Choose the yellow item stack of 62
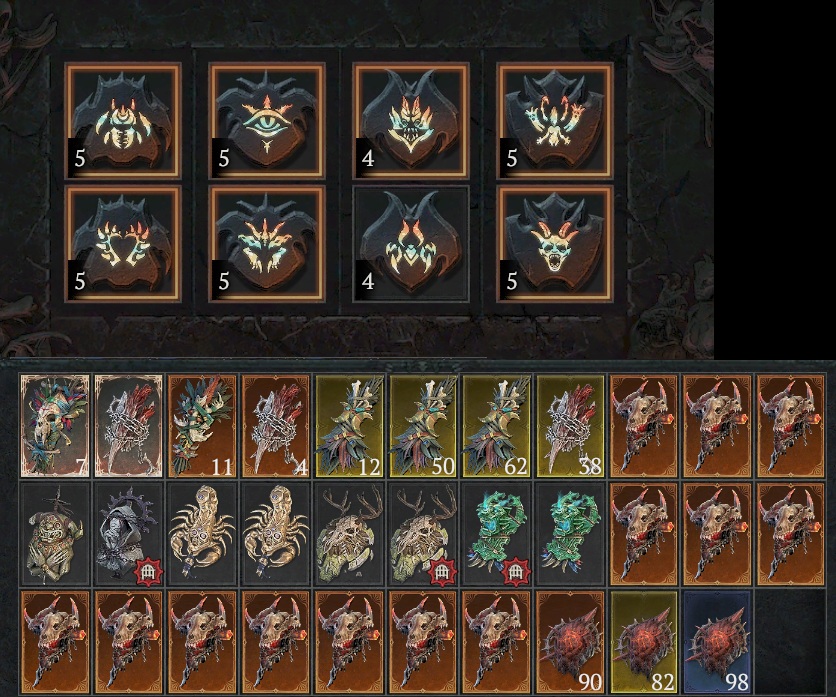 click(x=499, y=425)
